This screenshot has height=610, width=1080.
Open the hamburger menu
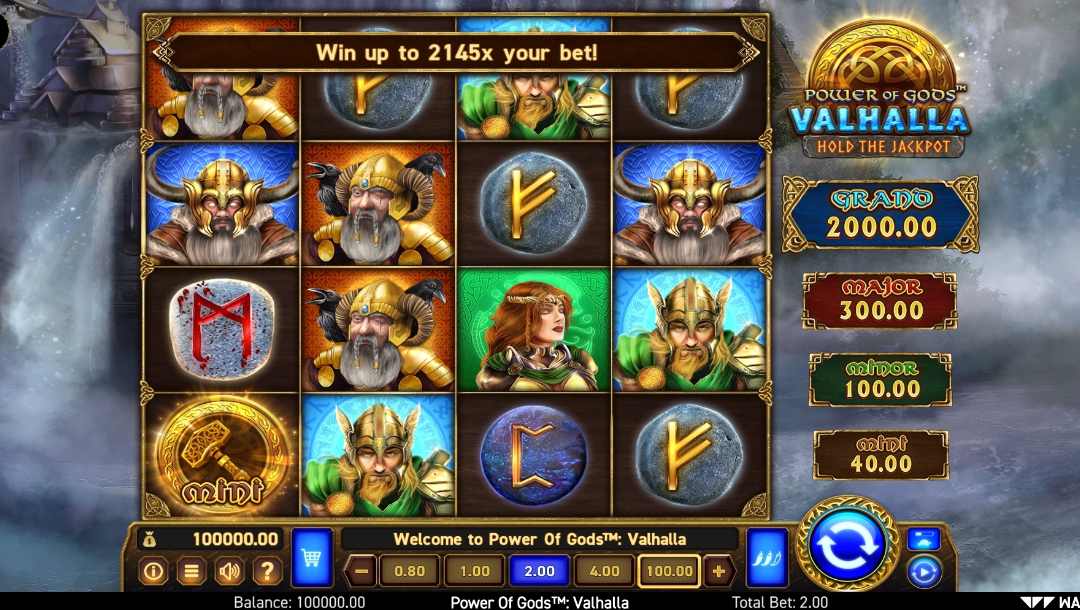[191, 572]
